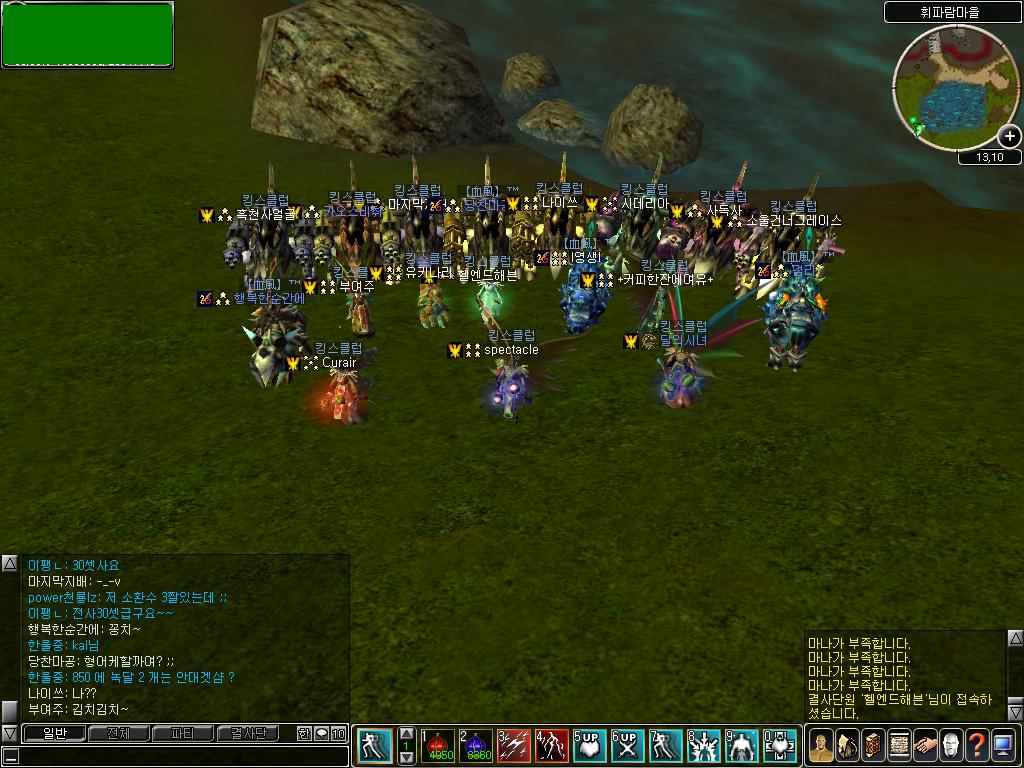Open help with the question mark icon
The height and width of the screenshot is (768, 1024).
[x=977, y=745]
